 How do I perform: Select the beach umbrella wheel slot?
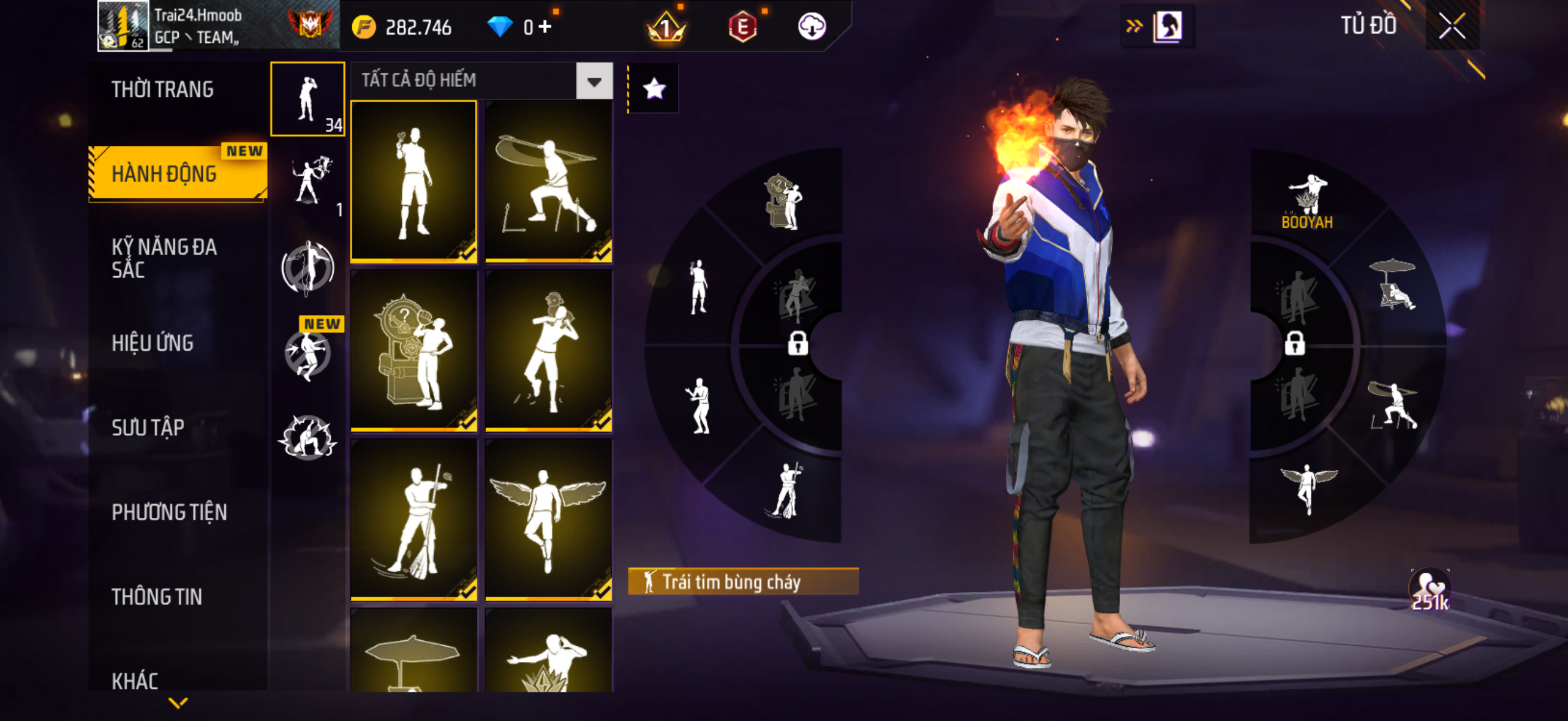[1393, 285]
